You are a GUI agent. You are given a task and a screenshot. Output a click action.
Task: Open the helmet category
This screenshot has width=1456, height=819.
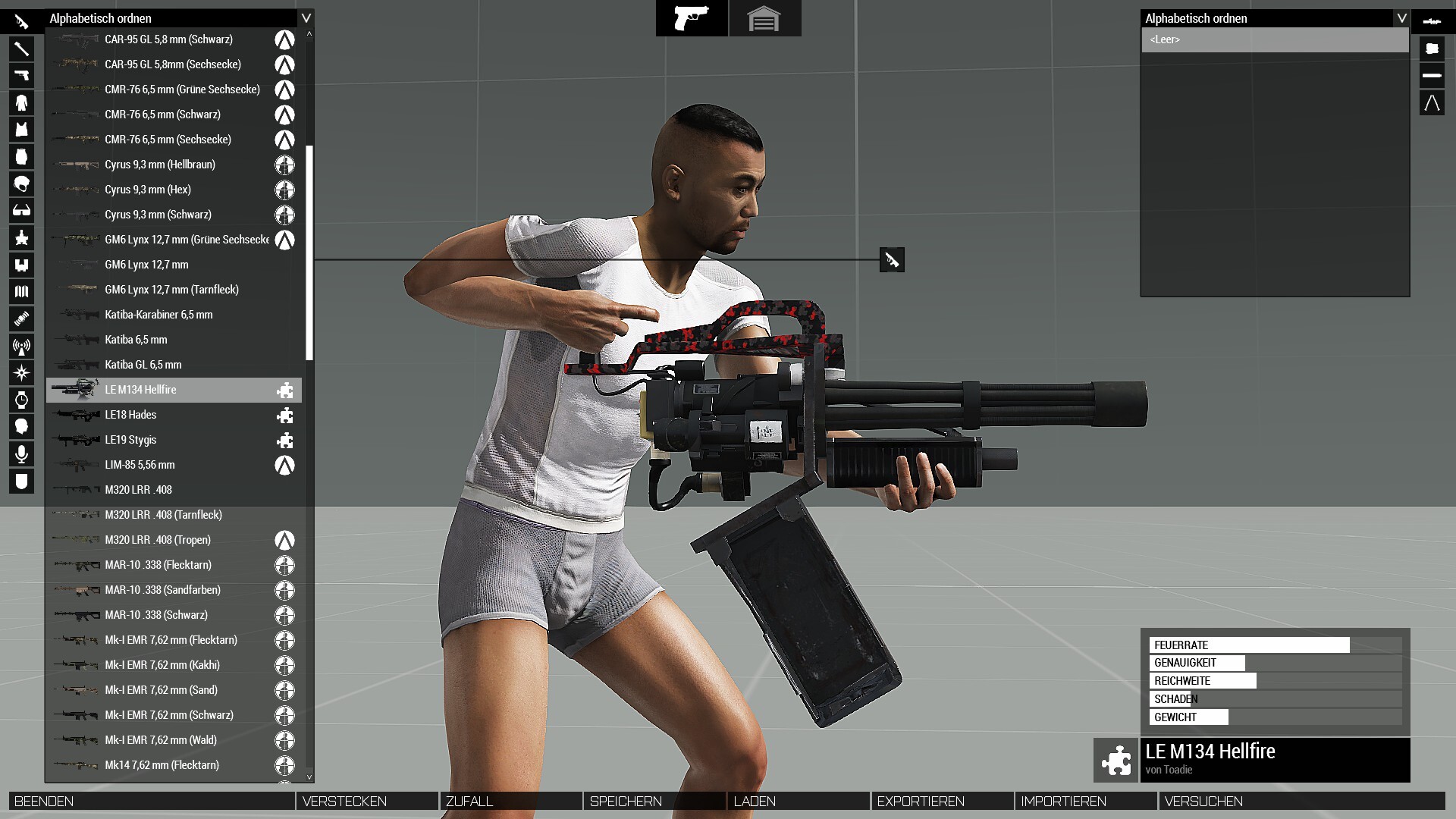coord(21,184)
